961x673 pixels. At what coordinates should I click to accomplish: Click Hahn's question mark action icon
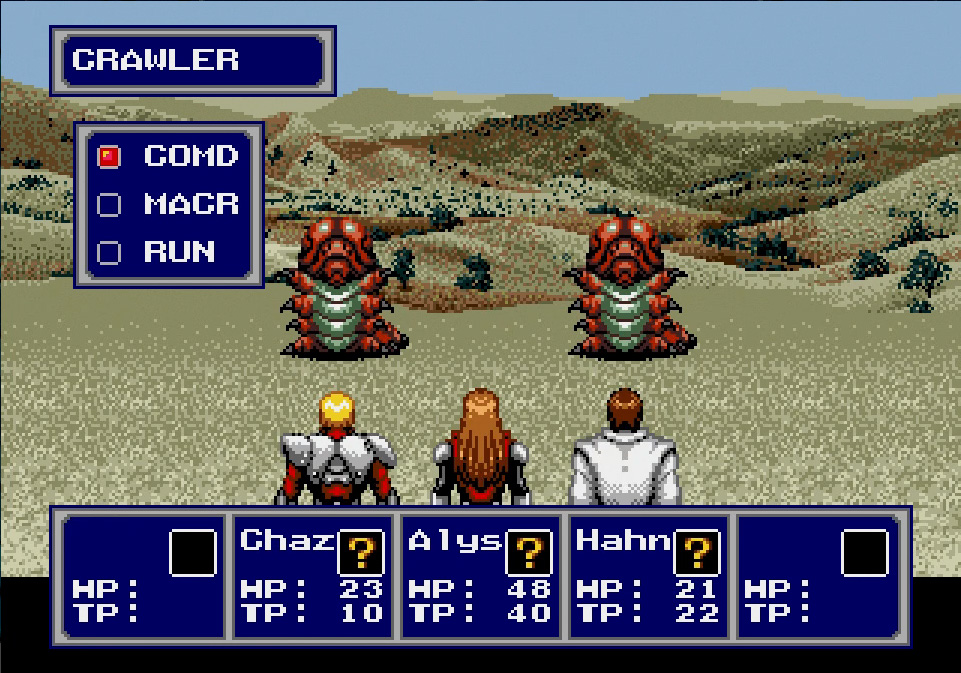(x=697, y=553)
